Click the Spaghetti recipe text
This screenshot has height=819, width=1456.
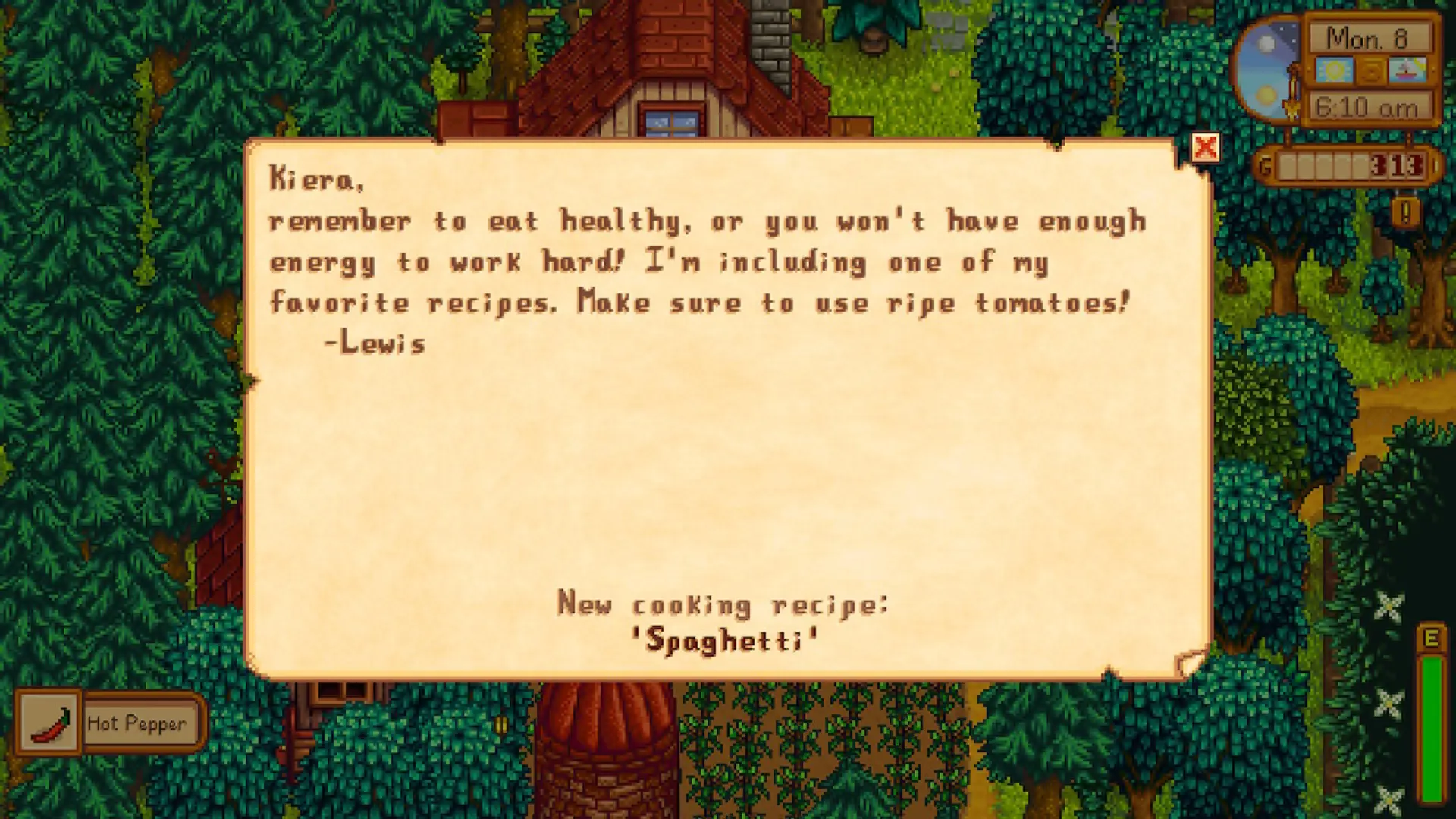(x=723, y=639)
